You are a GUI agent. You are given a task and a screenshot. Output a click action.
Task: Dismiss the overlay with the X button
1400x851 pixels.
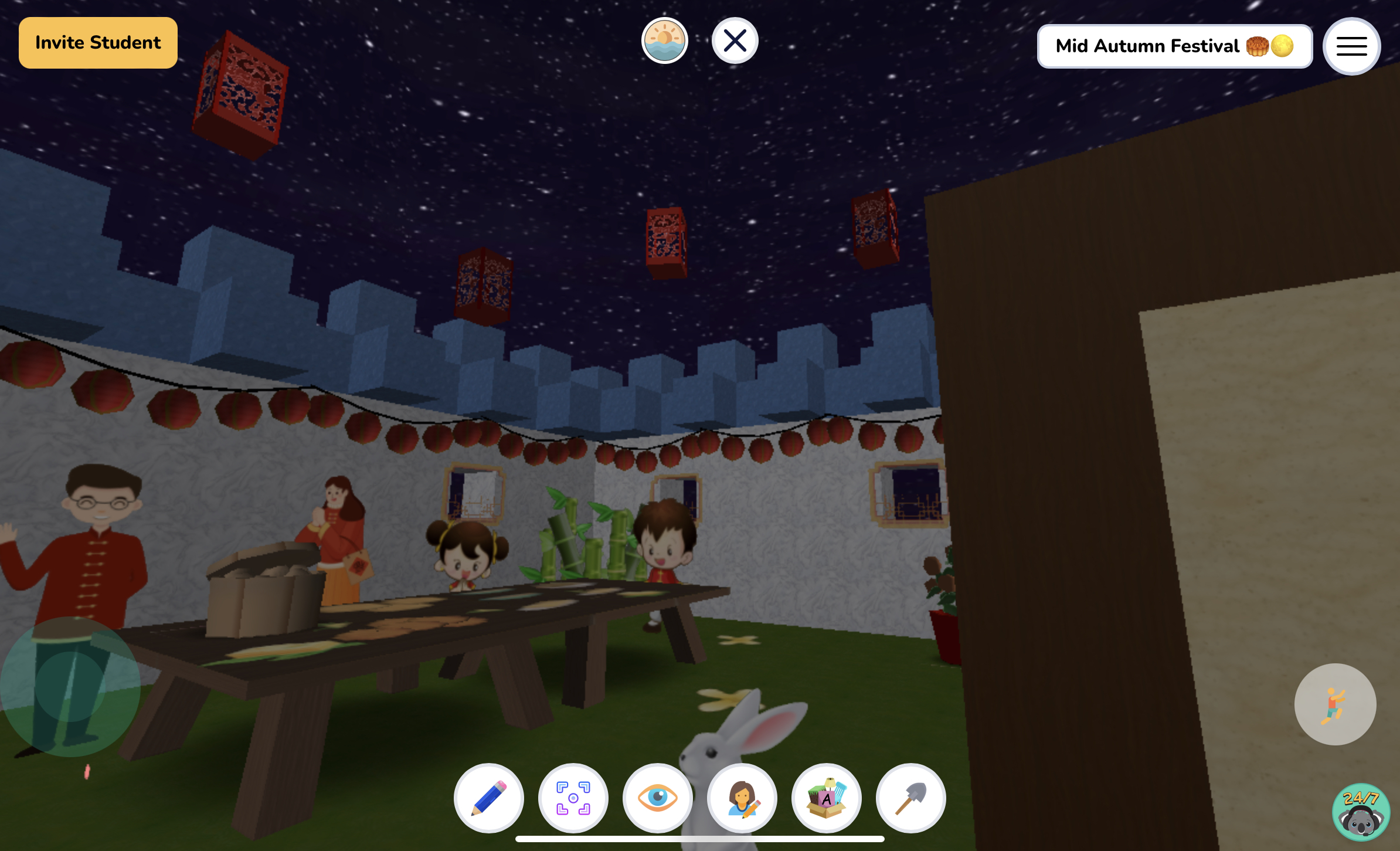click(736, 40)
